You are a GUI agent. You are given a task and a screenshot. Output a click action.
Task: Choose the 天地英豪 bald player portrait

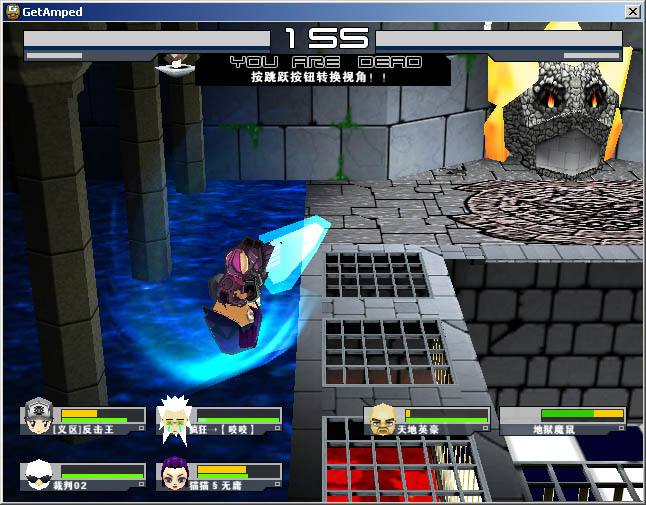point(381,418)
